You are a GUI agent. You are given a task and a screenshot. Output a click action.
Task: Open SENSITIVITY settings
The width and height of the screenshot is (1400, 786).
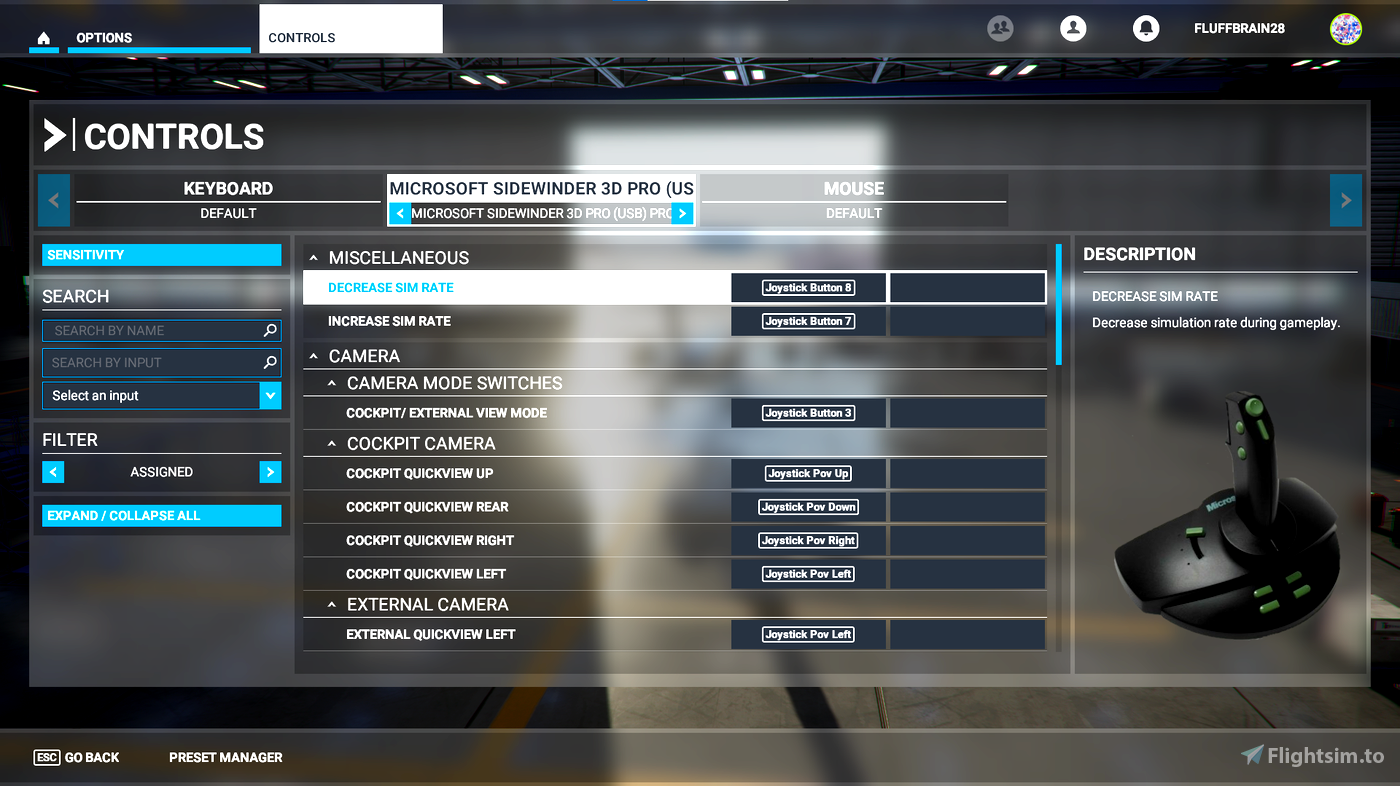tap(161, 254)
